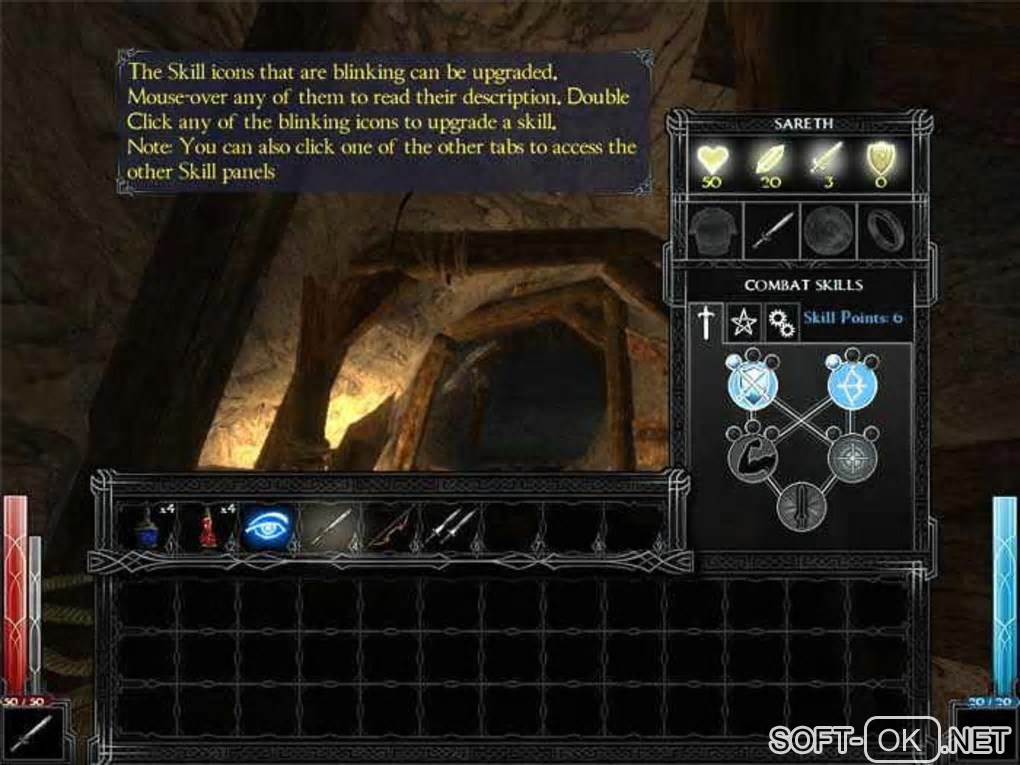Equip the twin daggers hotbar slot
1020x765 pixels.
click(x=450, y=527)
